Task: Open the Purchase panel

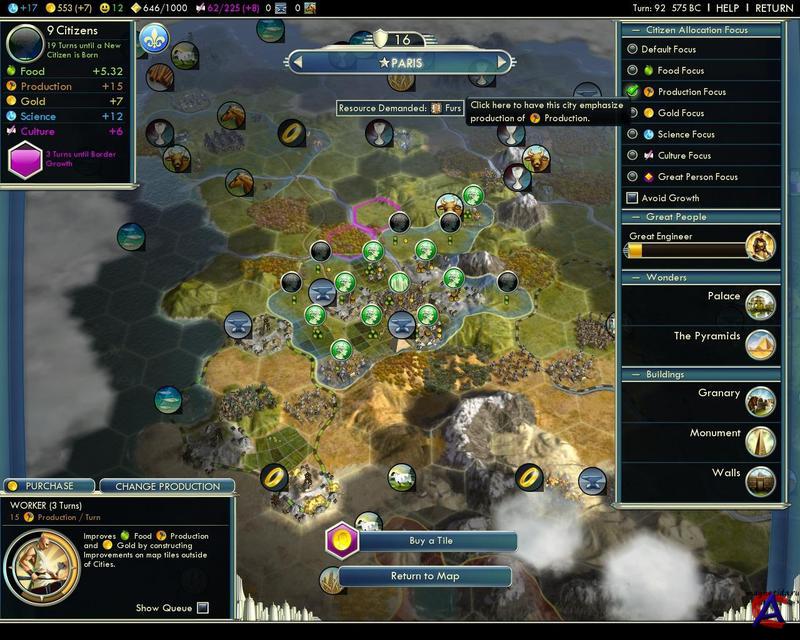Action: point(49,486)
